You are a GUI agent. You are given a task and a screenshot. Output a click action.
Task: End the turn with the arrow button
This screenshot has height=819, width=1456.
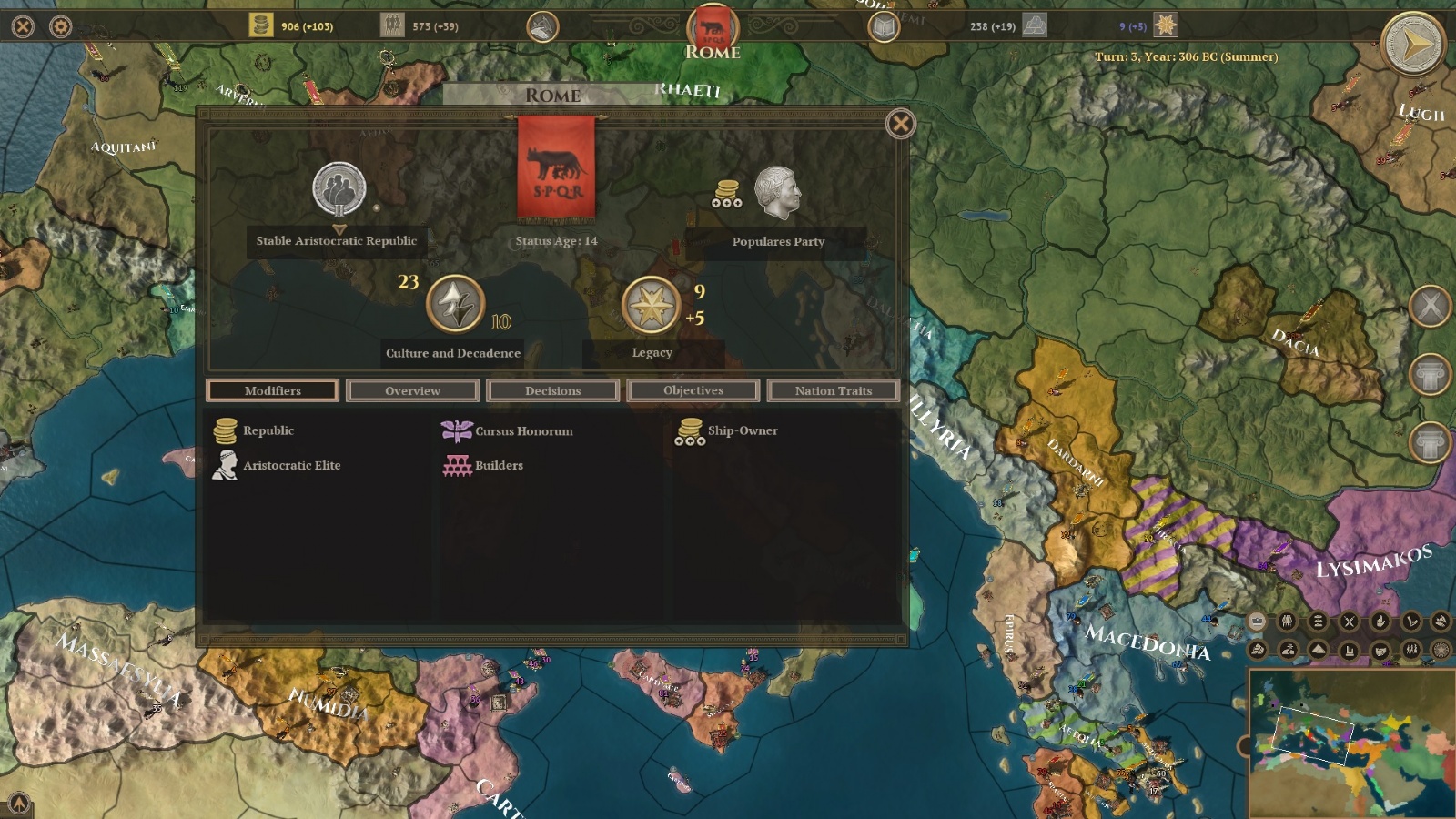pos(1412,43)
